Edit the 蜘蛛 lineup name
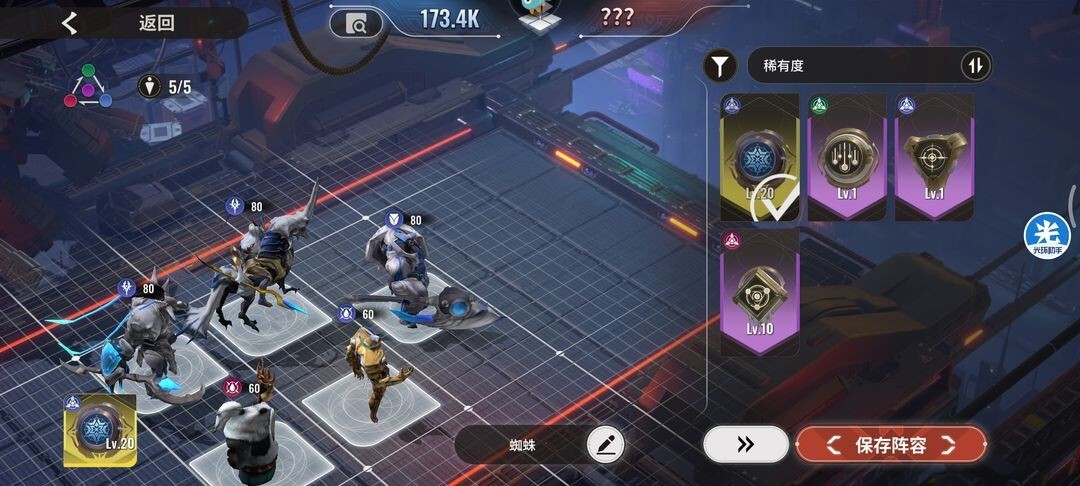Image resolution: width=1080 pixels, height=486 pixels. tap(604, 444)
